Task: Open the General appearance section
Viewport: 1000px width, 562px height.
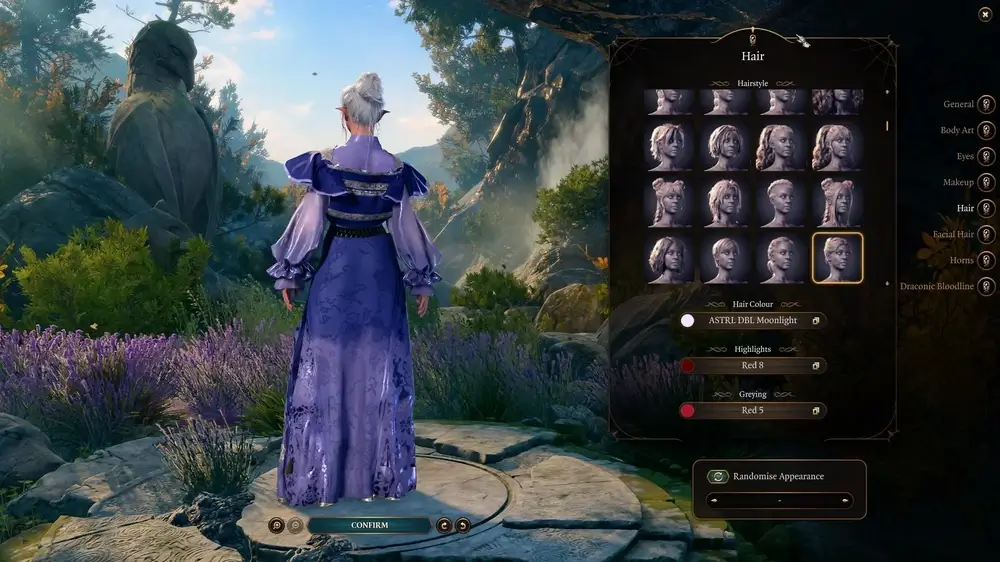Action: (986, 104)
